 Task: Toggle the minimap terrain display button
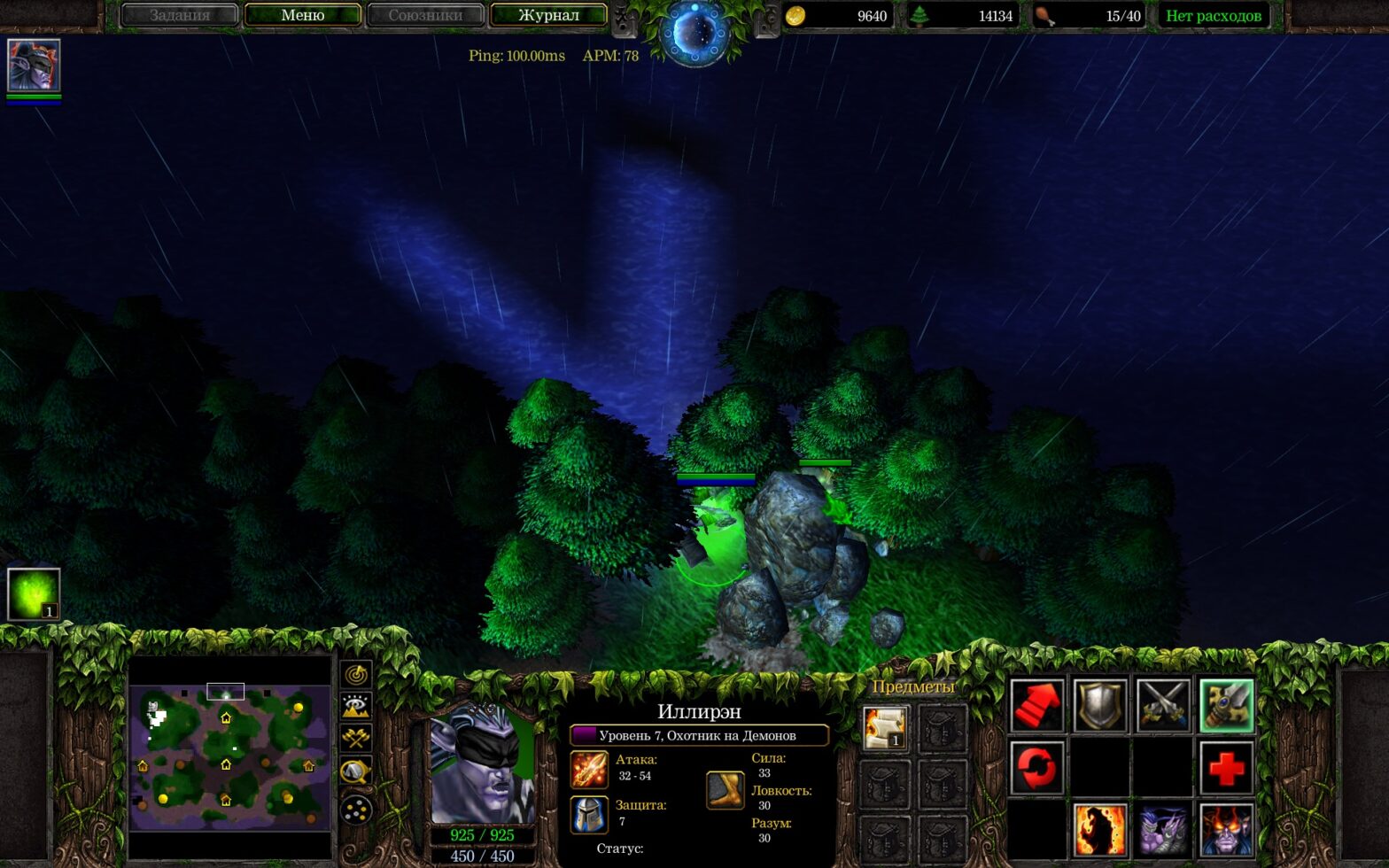356,707
